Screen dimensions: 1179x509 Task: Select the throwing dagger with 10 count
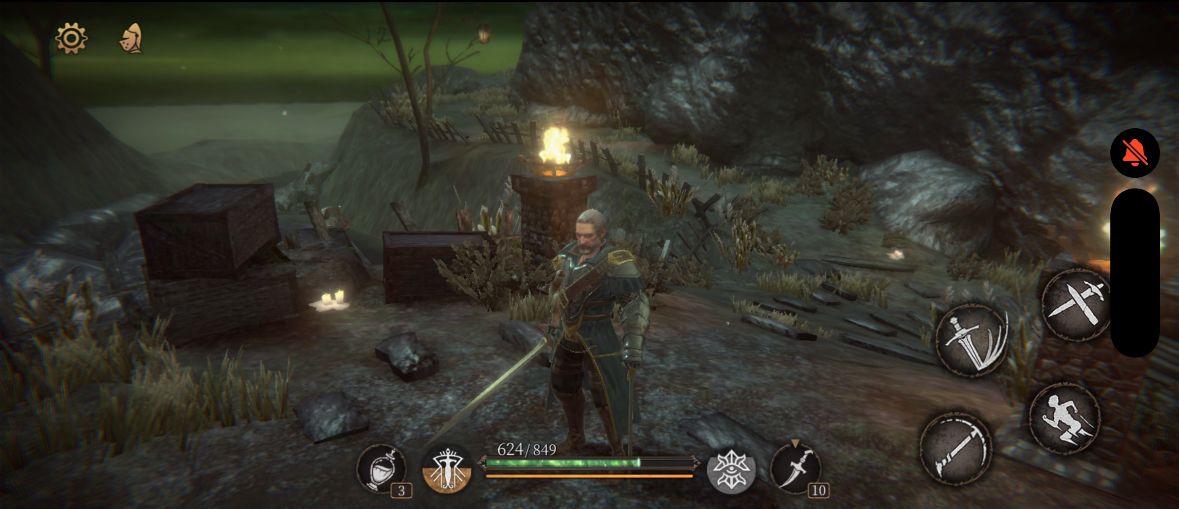(795, 468)
